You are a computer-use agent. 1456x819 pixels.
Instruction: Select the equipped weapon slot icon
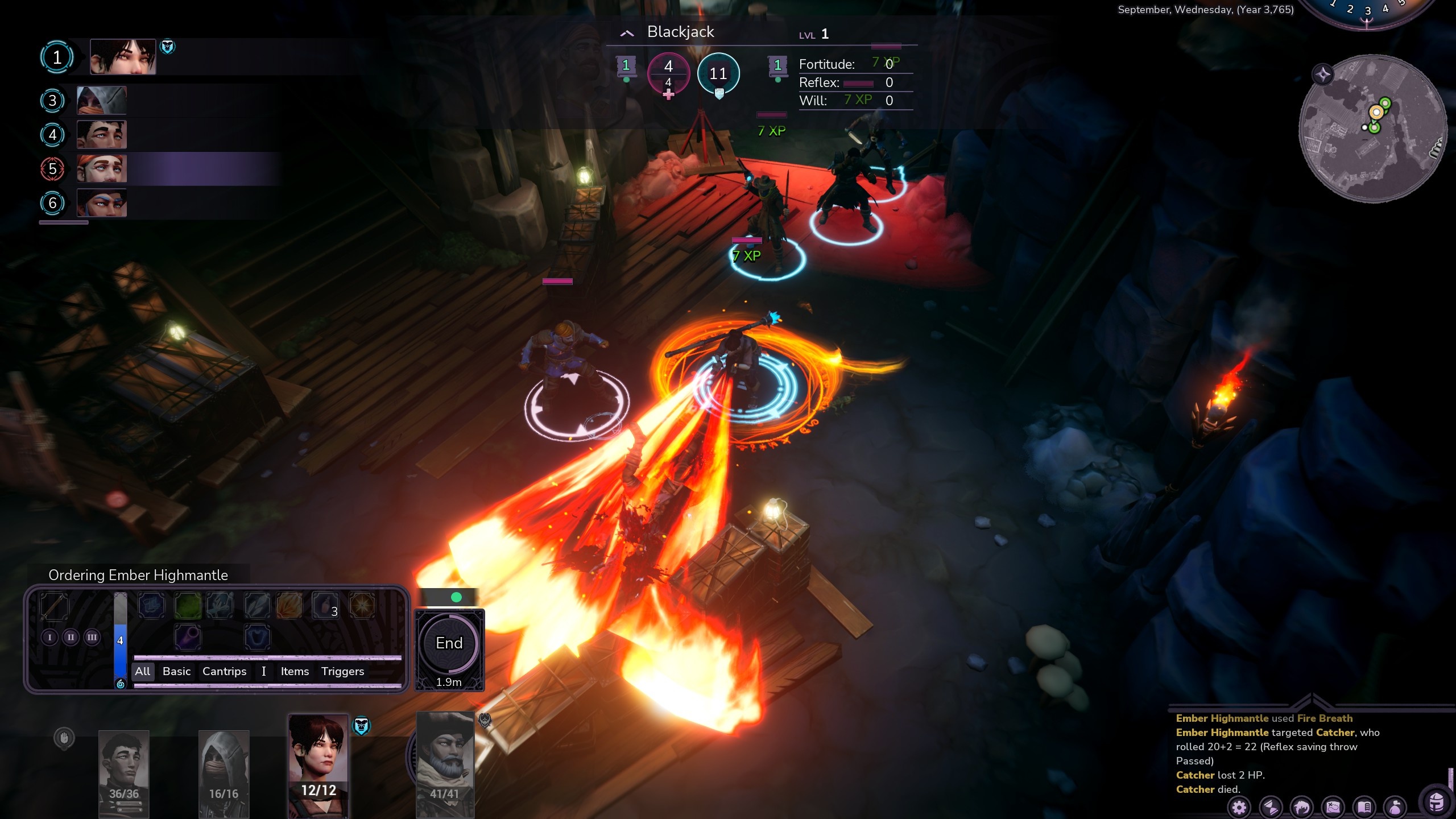[x=54, y=605]
